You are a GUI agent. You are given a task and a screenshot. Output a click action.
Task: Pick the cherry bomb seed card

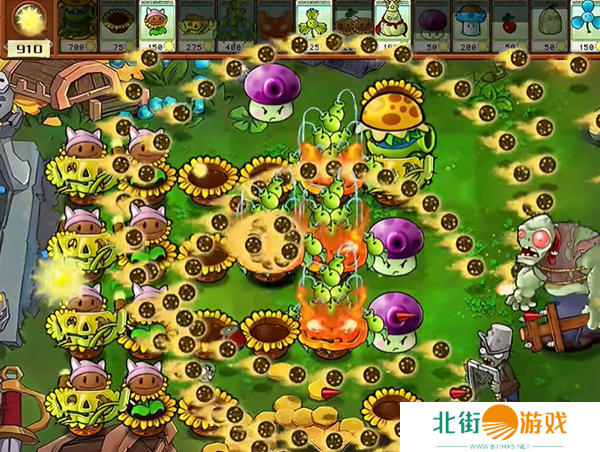click(510, 27)
